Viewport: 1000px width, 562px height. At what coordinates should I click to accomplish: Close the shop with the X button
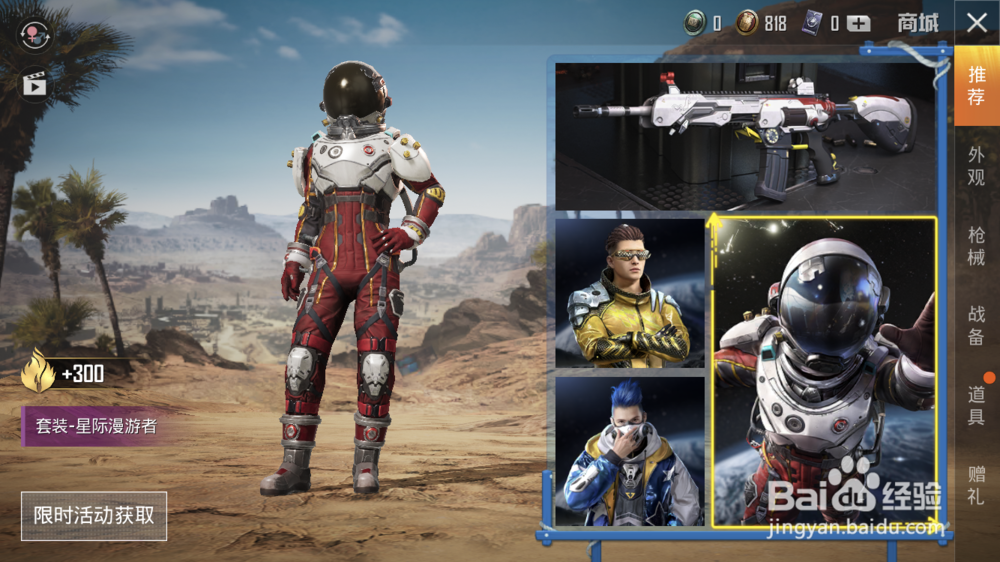coord(977,23)
